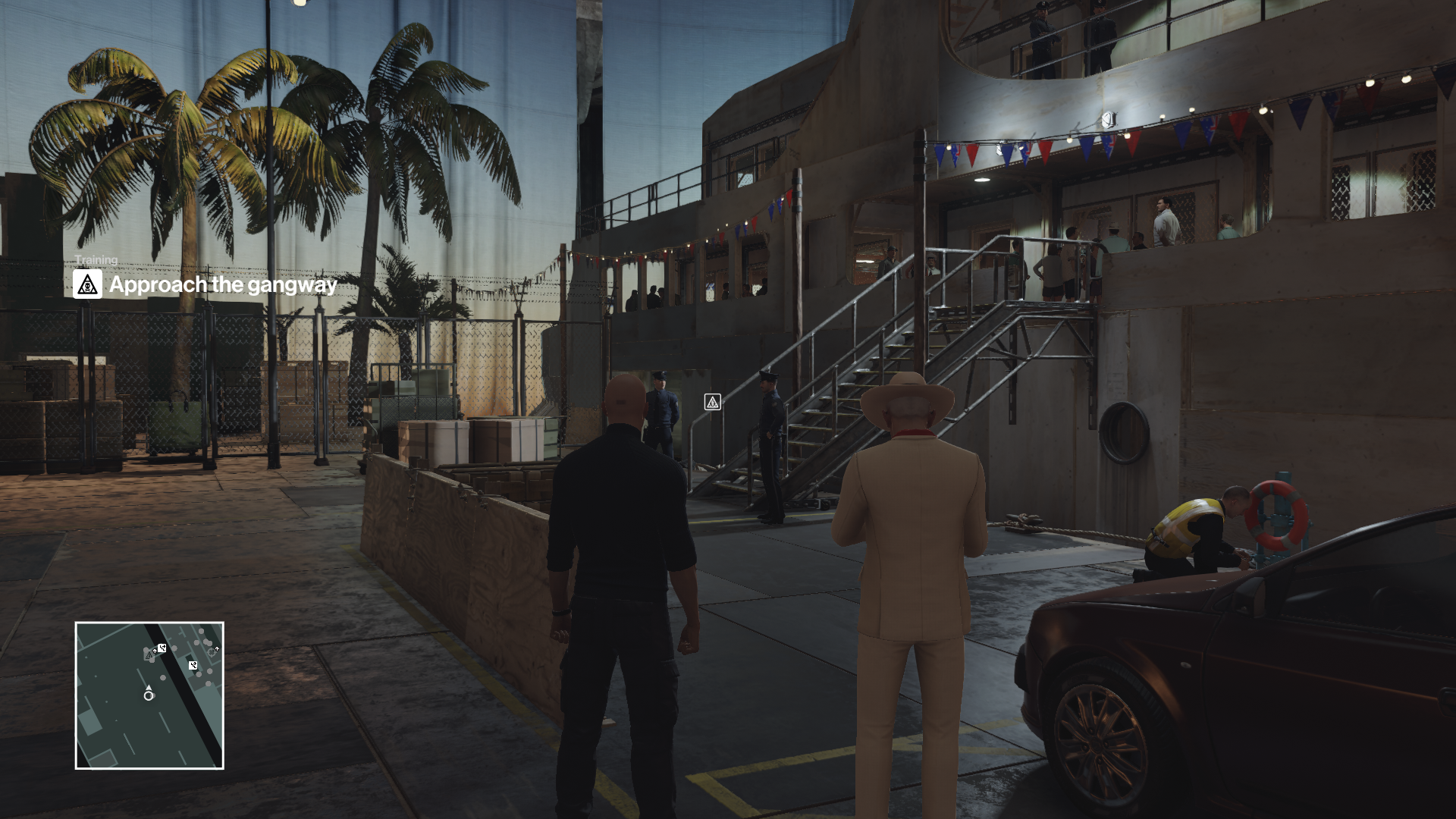Click the exit circle icon on the minimap
1456x819 pixels.
(212, 652)
